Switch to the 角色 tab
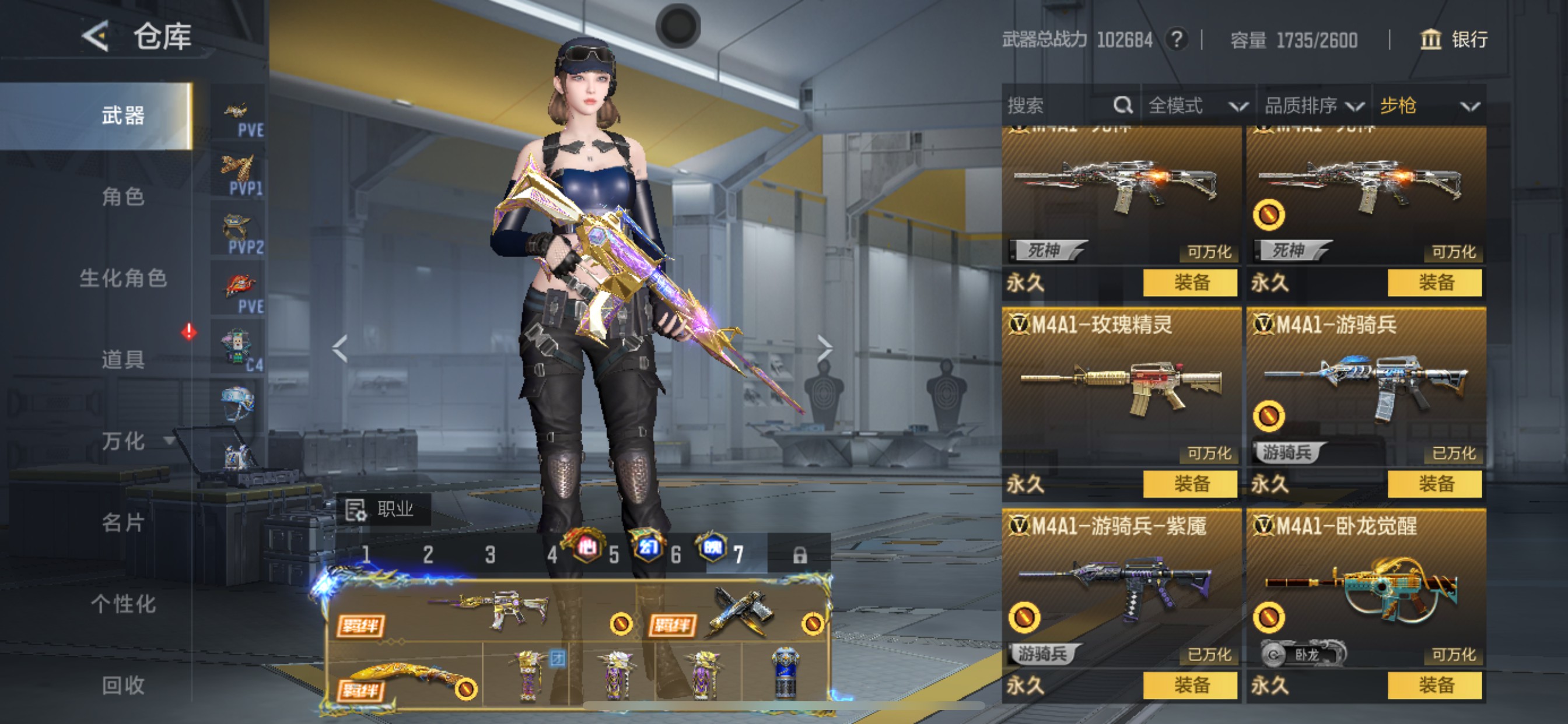The width and height of the screenshot is (1568, 724). 123,196
